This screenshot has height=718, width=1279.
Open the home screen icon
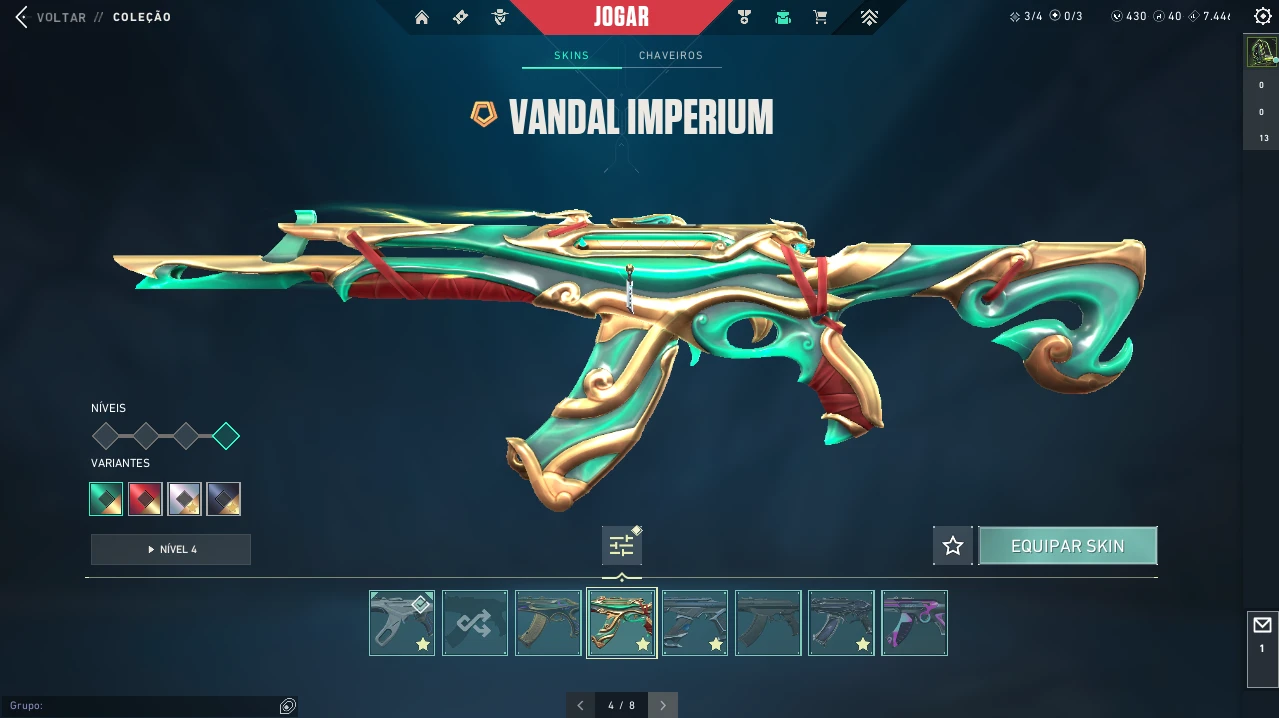coord(422,17)
